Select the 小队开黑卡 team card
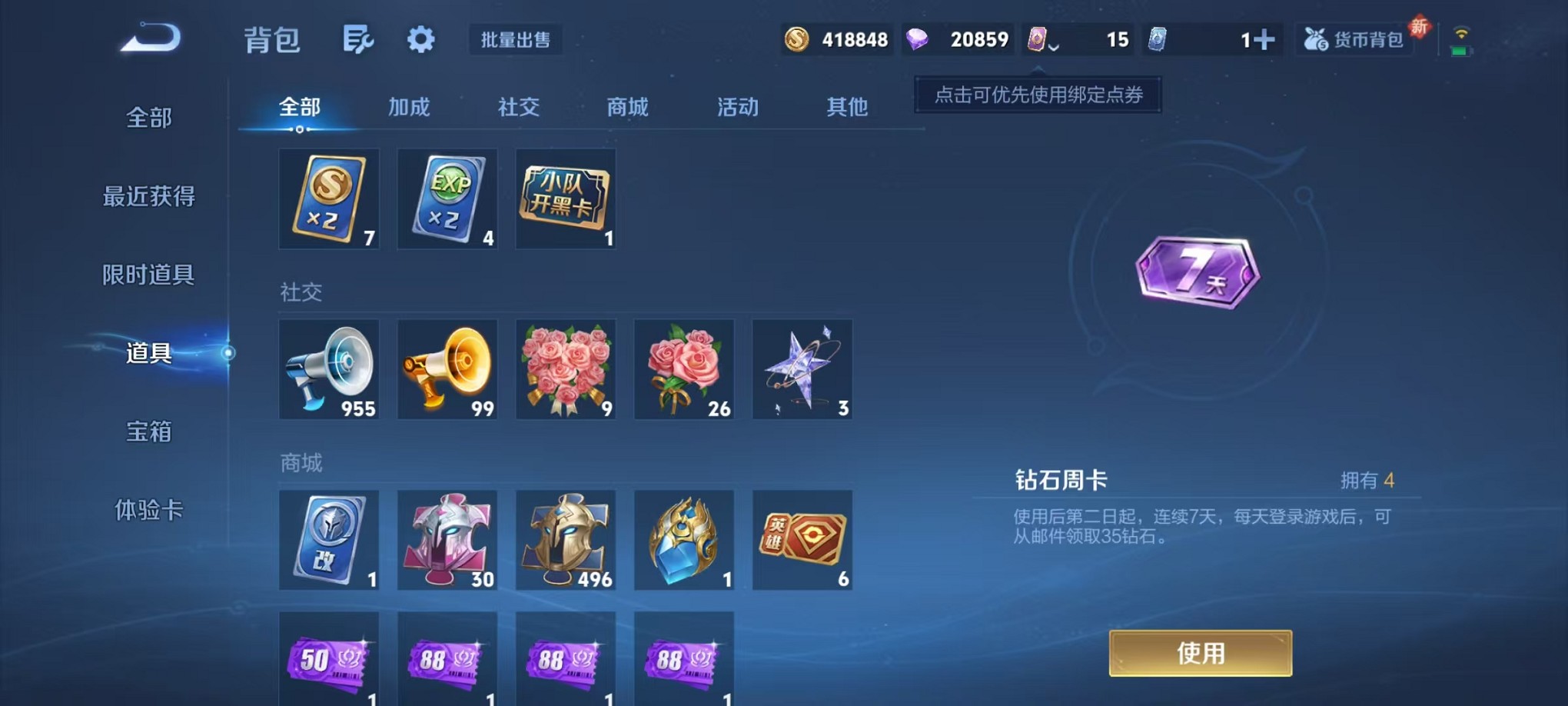Viewport: 1568px width, 706px height. [566, 198]
